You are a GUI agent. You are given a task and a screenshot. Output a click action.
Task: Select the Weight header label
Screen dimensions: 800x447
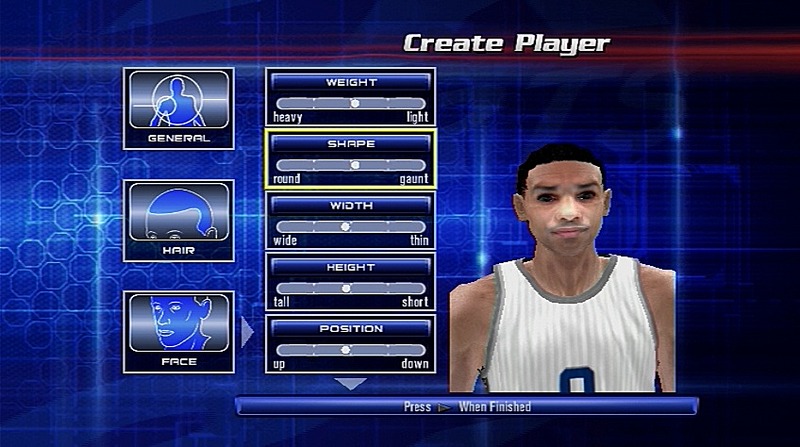coord(350,81)
